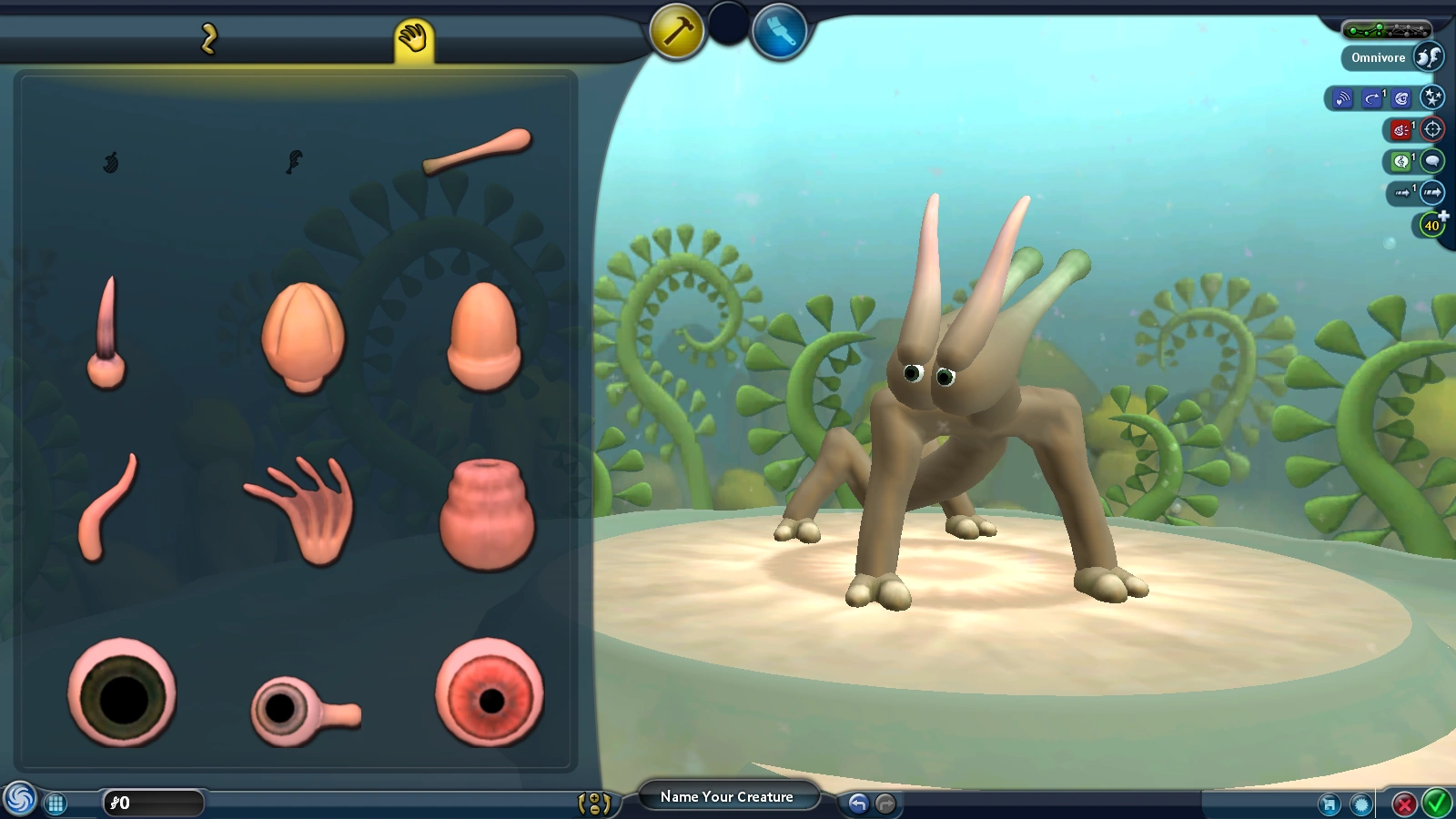
Task: Toggle the attack stats crosshair badge
Action: [1431, 129]
